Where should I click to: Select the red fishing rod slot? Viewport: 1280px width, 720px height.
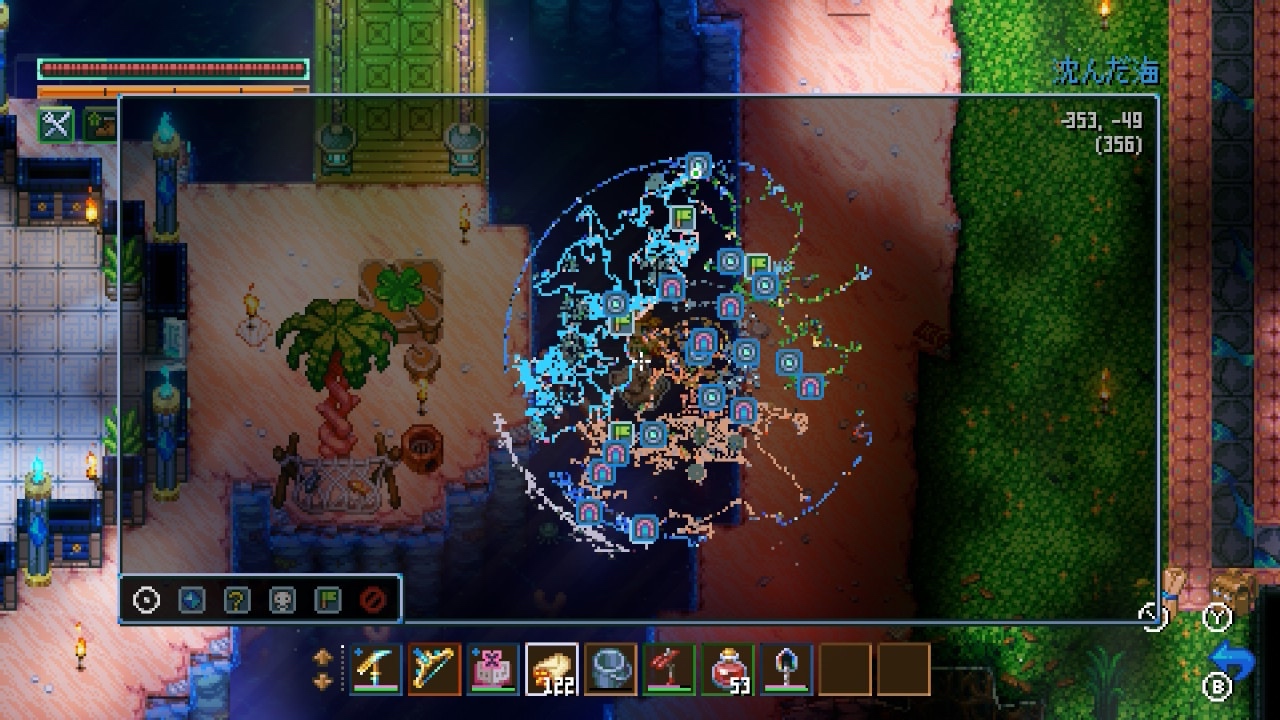coord(669,668)
